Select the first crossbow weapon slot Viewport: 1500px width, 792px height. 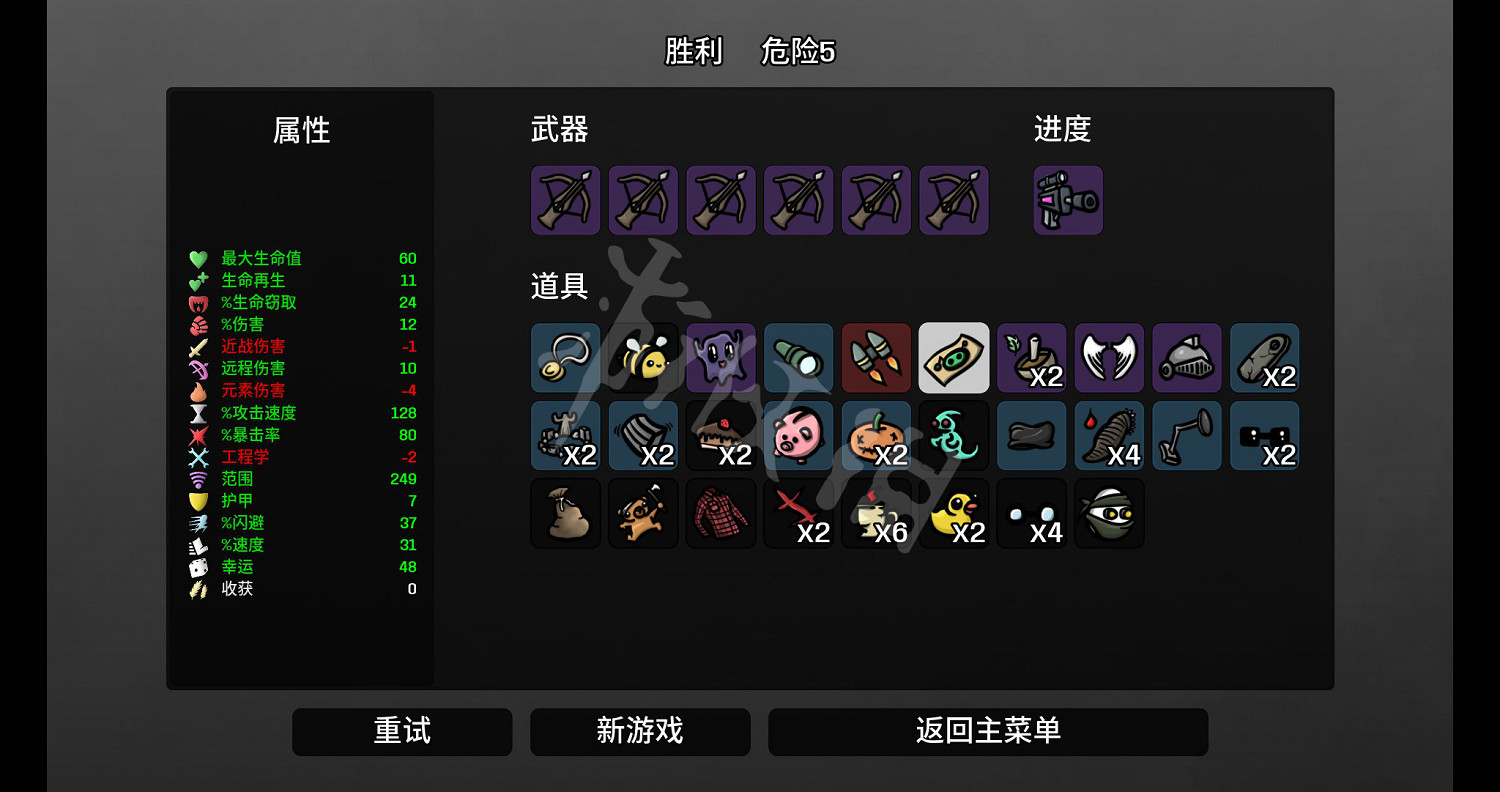coord(565,199)
